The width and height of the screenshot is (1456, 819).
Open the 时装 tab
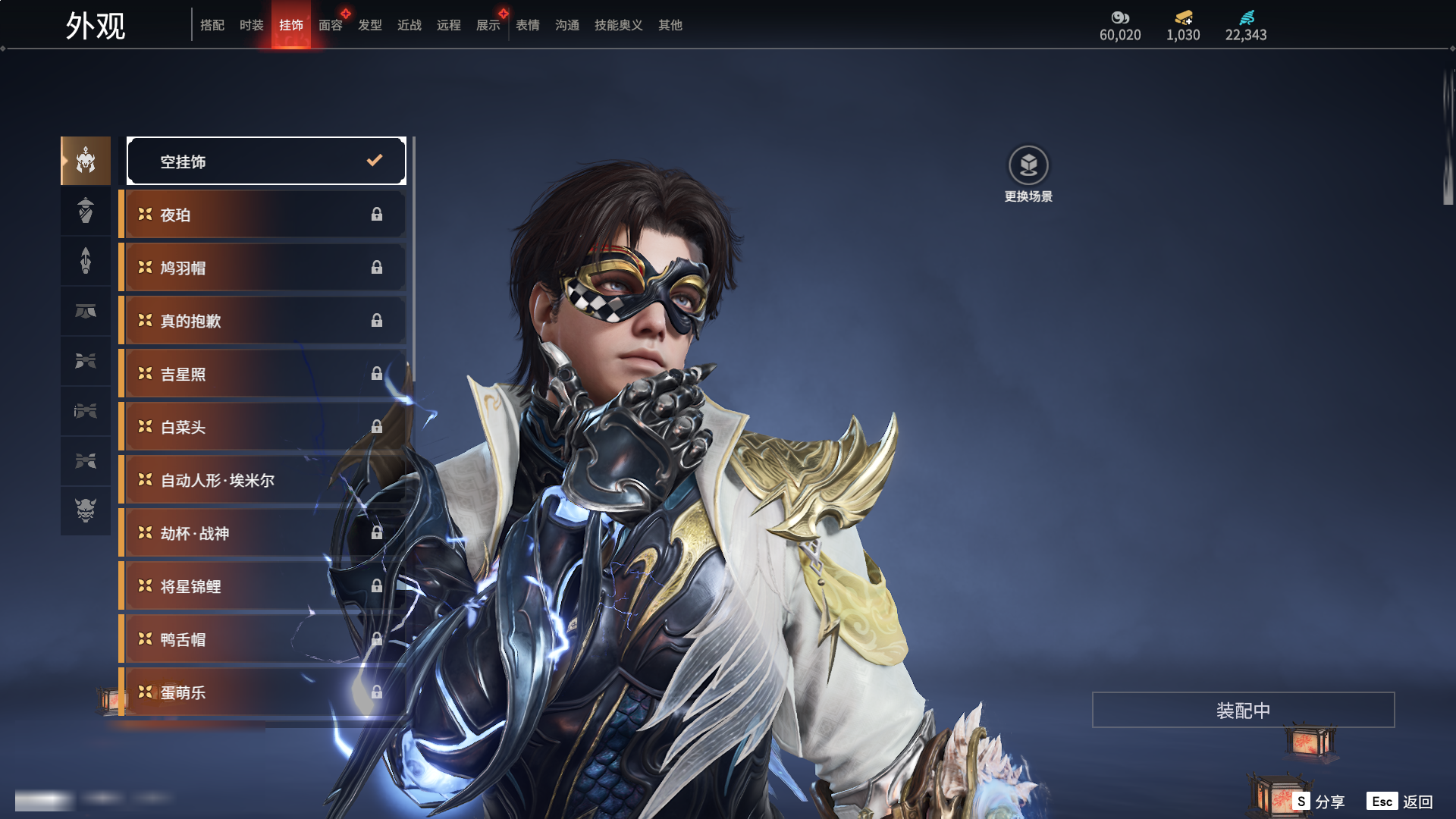pos(252,25)
